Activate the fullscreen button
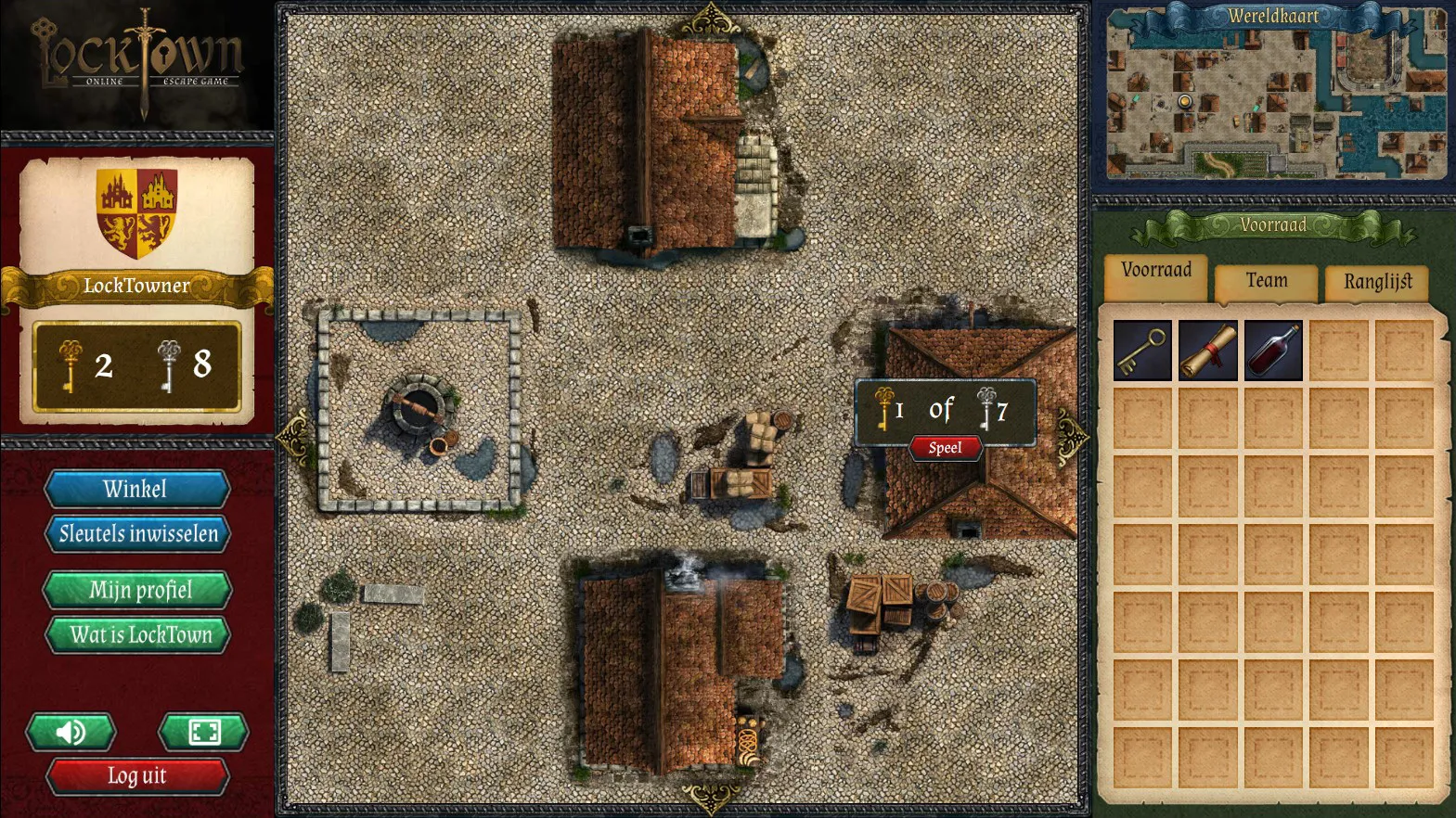Screen dimensions: 1456x818 pyautogui.click(x=204, y=732)
